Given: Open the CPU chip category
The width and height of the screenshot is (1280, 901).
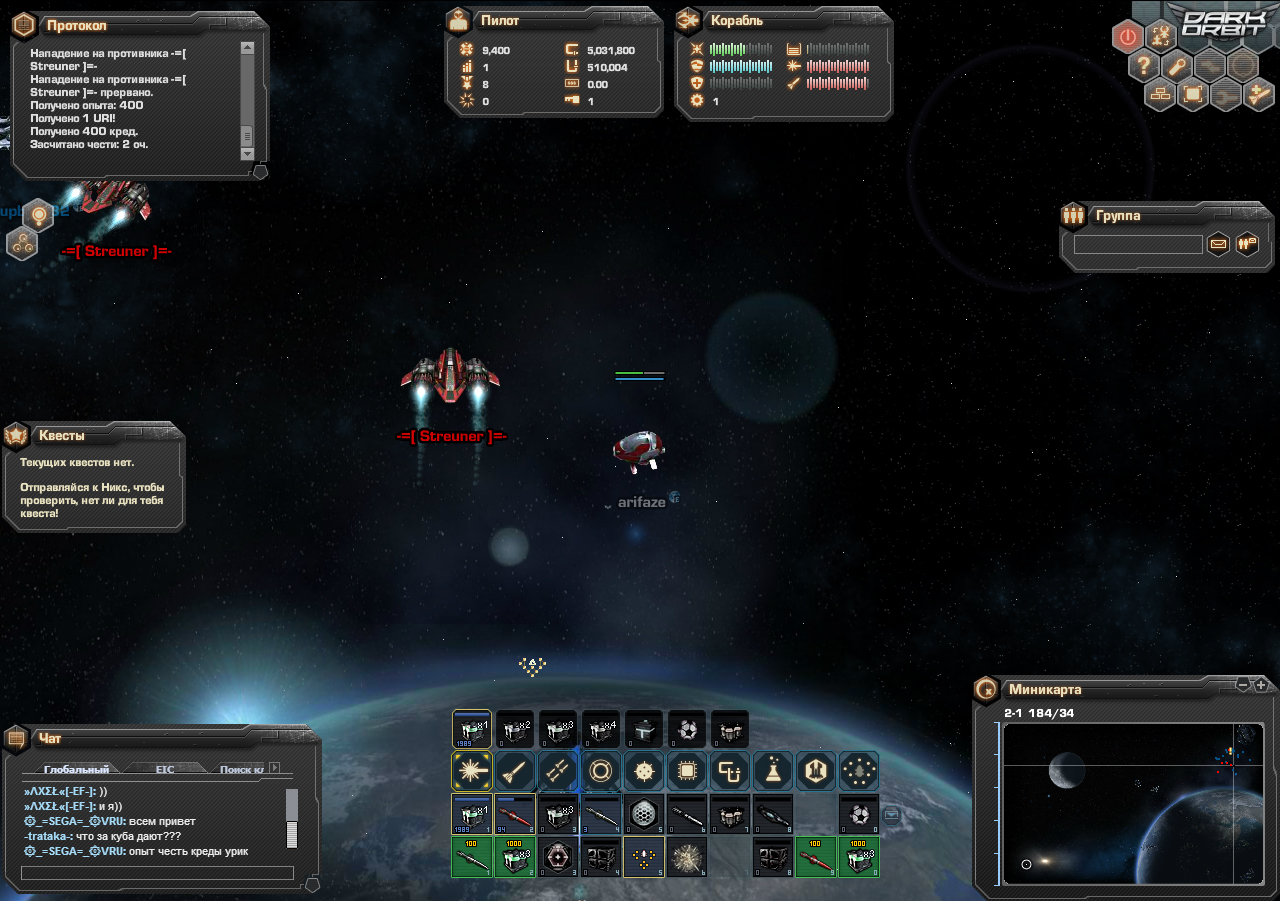Looking at the screenshot, I should tap(687, 771).
